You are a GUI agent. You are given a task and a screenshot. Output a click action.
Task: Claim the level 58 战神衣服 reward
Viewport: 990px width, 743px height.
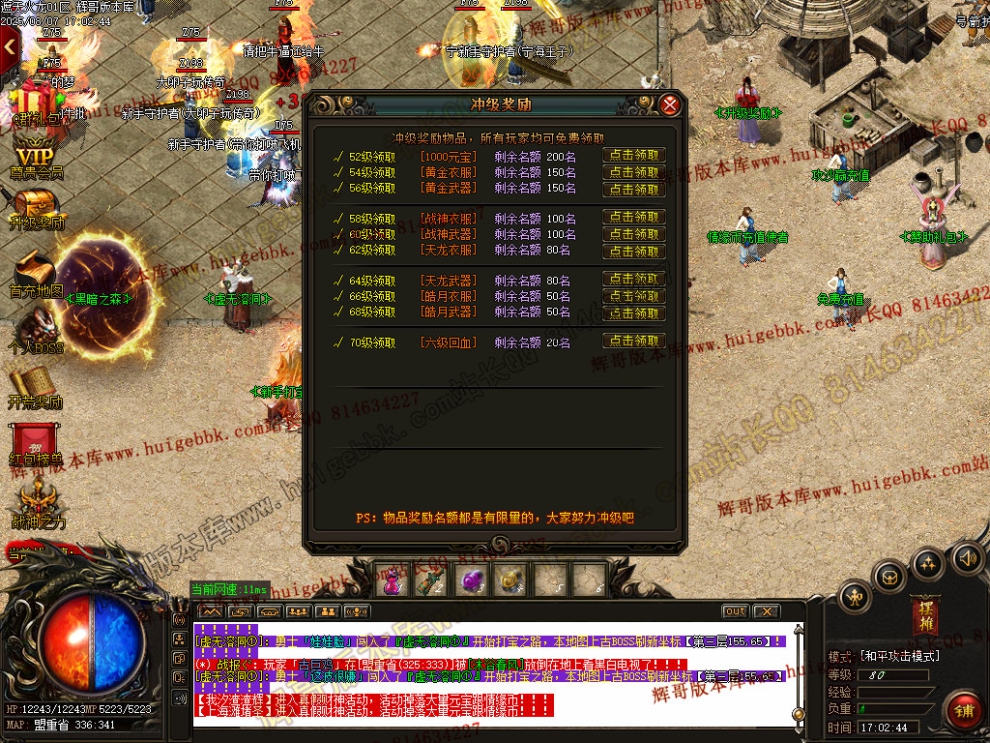tap(634, 218)
